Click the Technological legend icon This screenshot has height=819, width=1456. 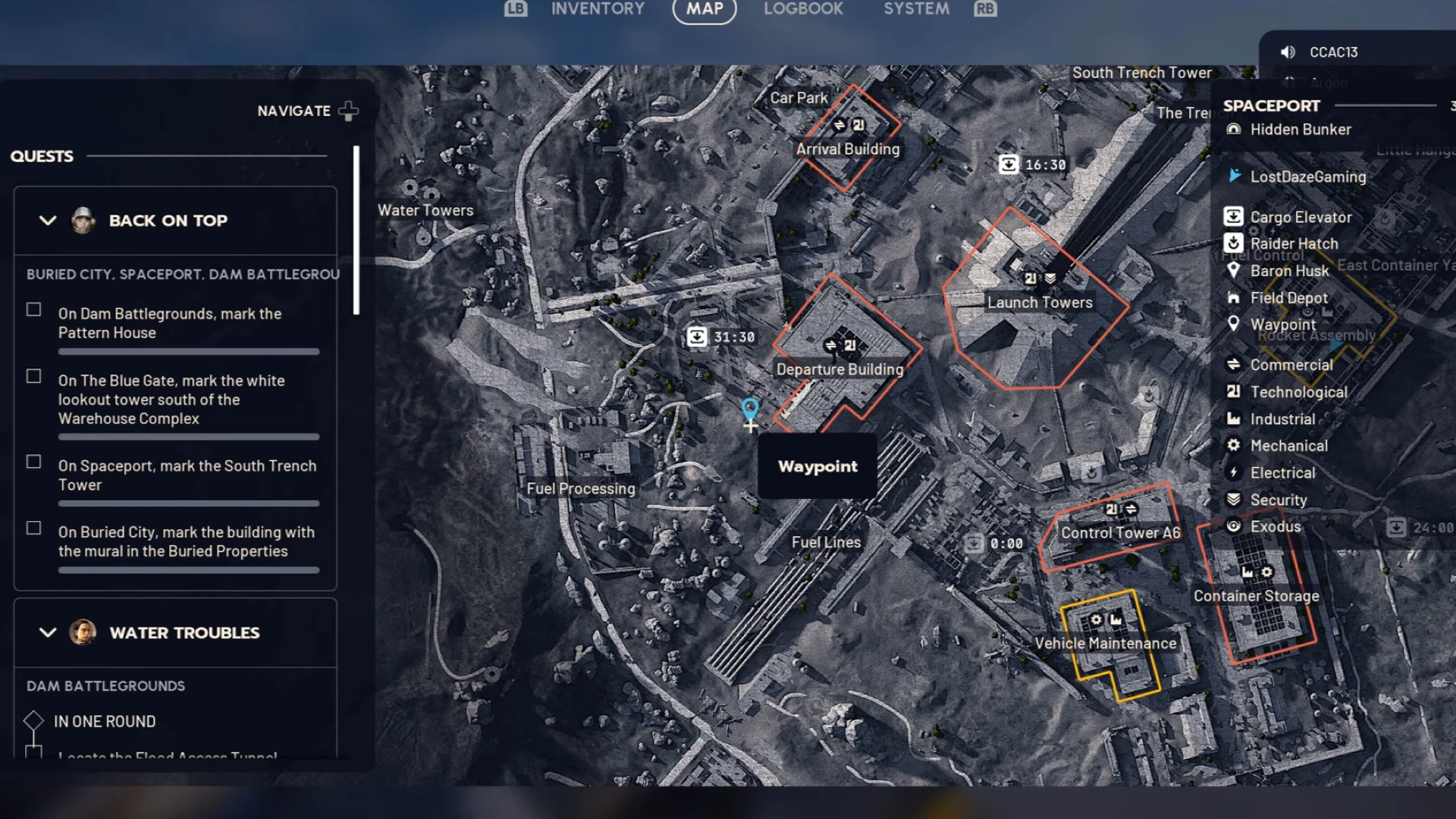(x=1235, y=392)
